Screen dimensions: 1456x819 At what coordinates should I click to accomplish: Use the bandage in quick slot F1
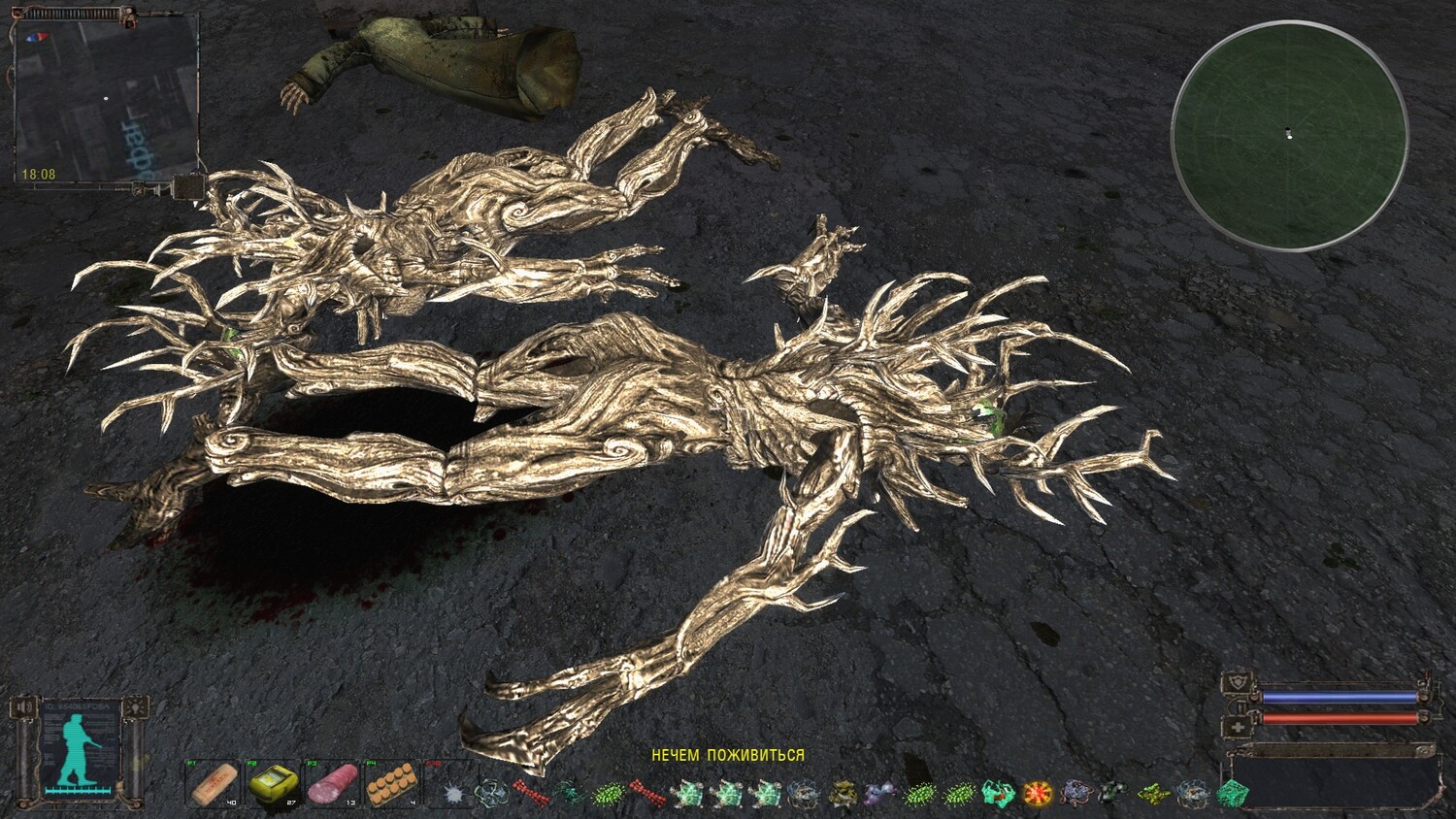tap(212, 782)
